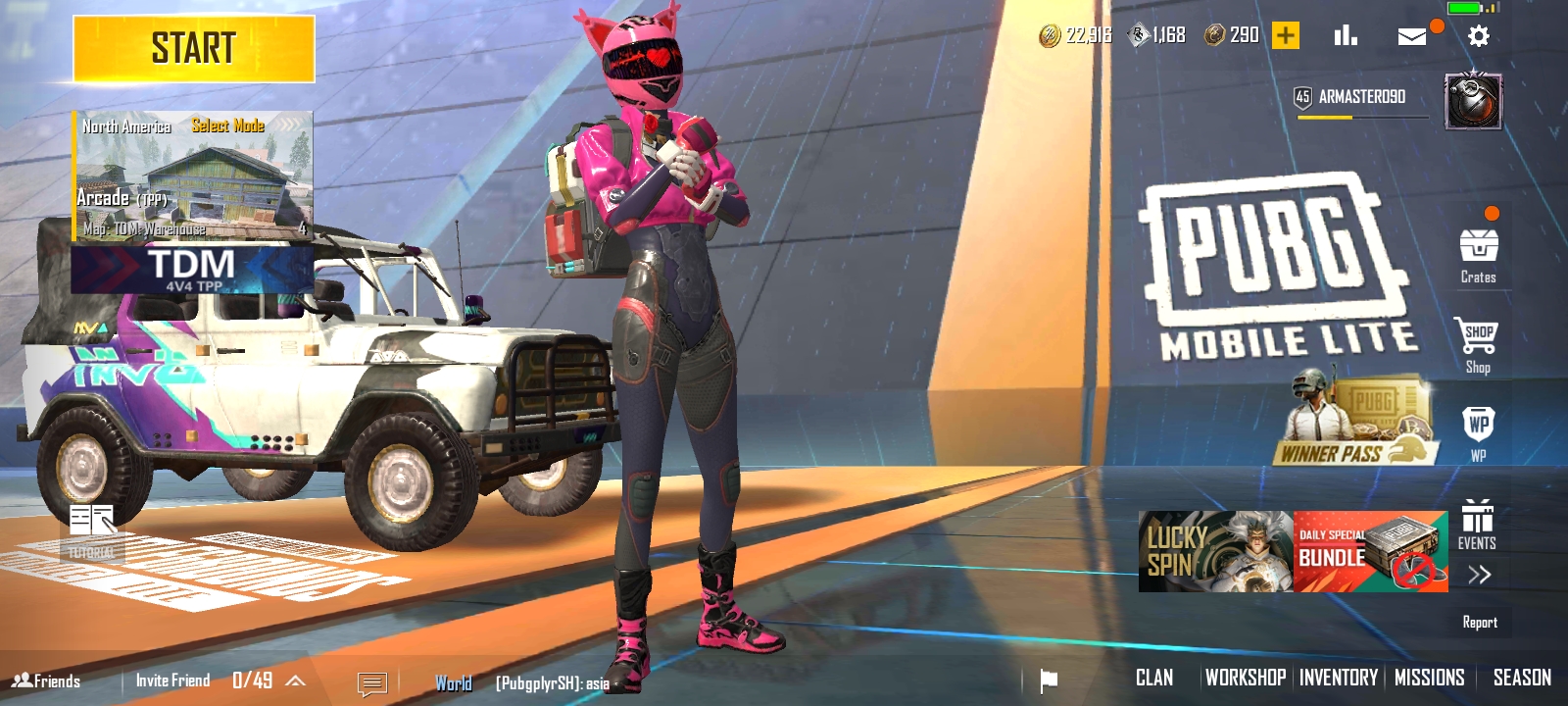
Task: Open the Clan page
Action: [1153, 678]
